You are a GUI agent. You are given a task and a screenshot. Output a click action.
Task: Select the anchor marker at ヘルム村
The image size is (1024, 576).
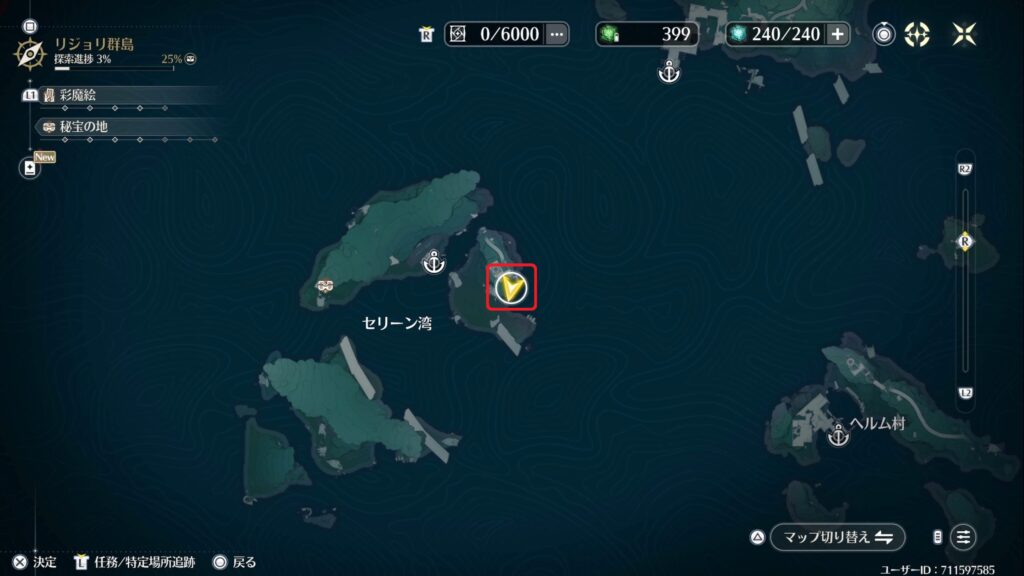[x=838, y=435]
